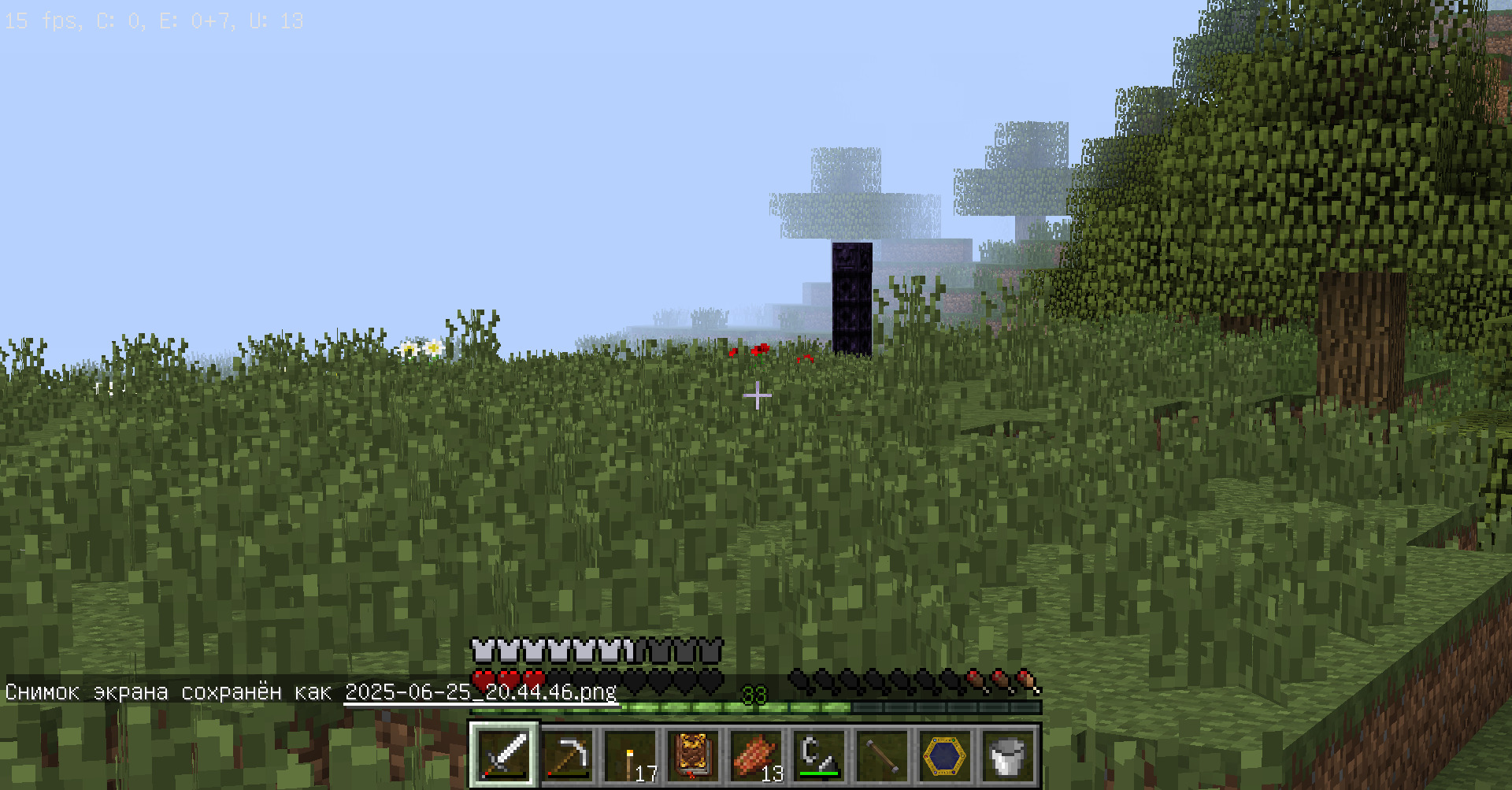Select the ornate brown book slot
The height and width of the screenshot is (790, 1512).
click(x=693, y=755)
